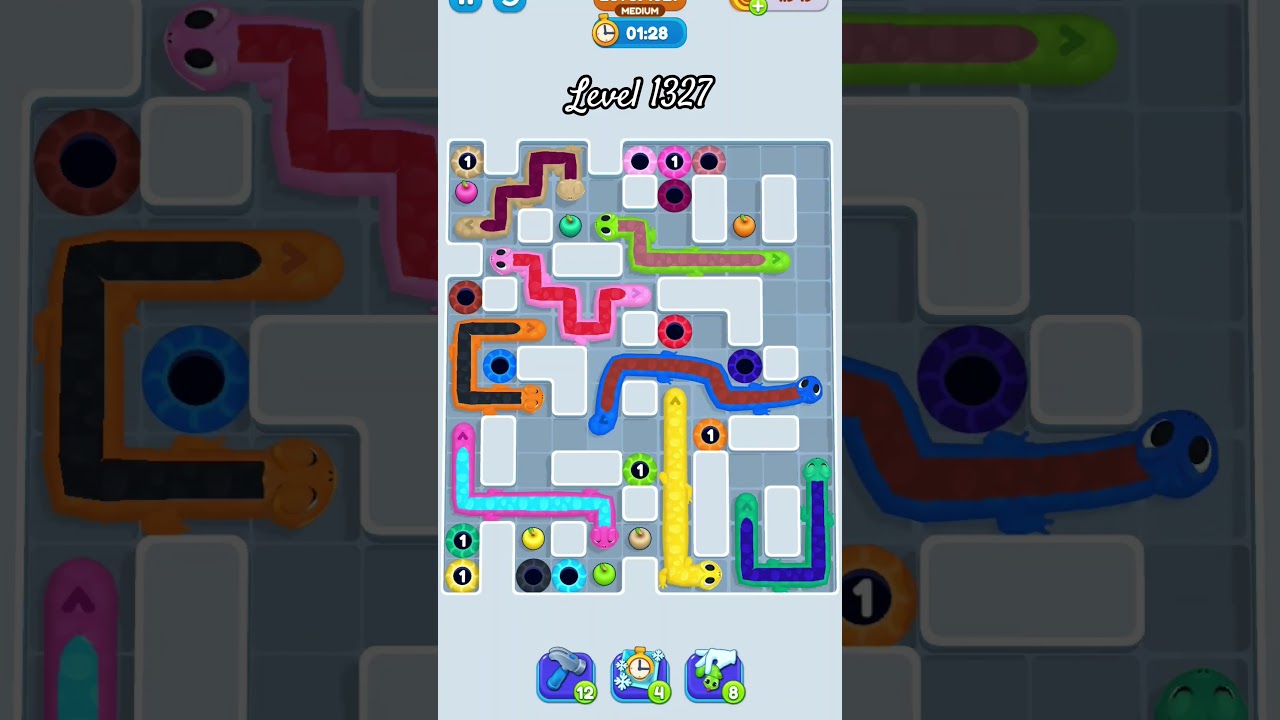
Task: Select the black hole in the bottom row
Action: click(x=535, y=575)
